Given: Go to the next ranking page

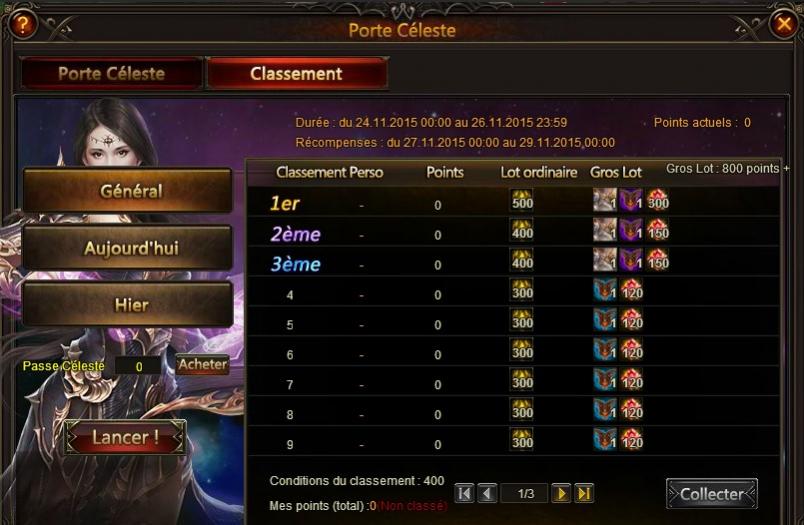Looking at the screenshot, I should (x=561, y=493).
